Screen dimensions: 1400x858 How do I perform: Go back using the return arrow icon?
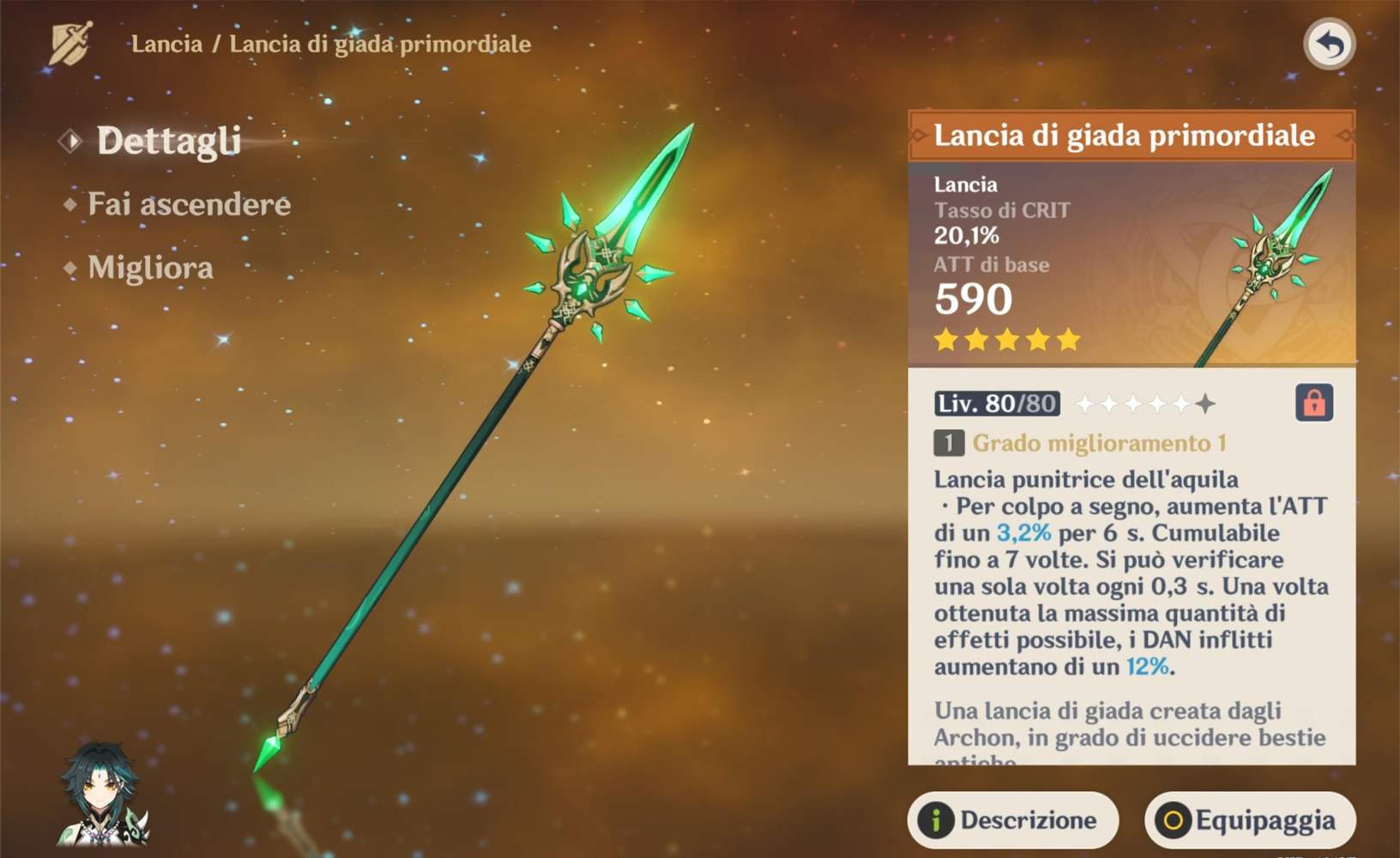(1331, 43)
